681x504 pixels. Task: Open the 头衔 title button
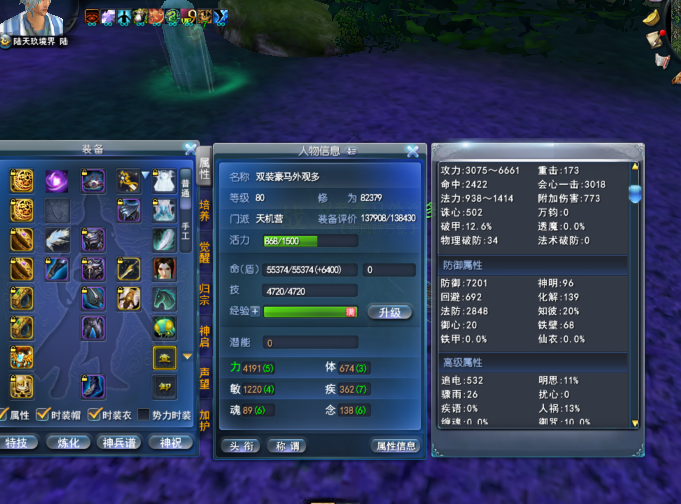(x=243, y=446)
